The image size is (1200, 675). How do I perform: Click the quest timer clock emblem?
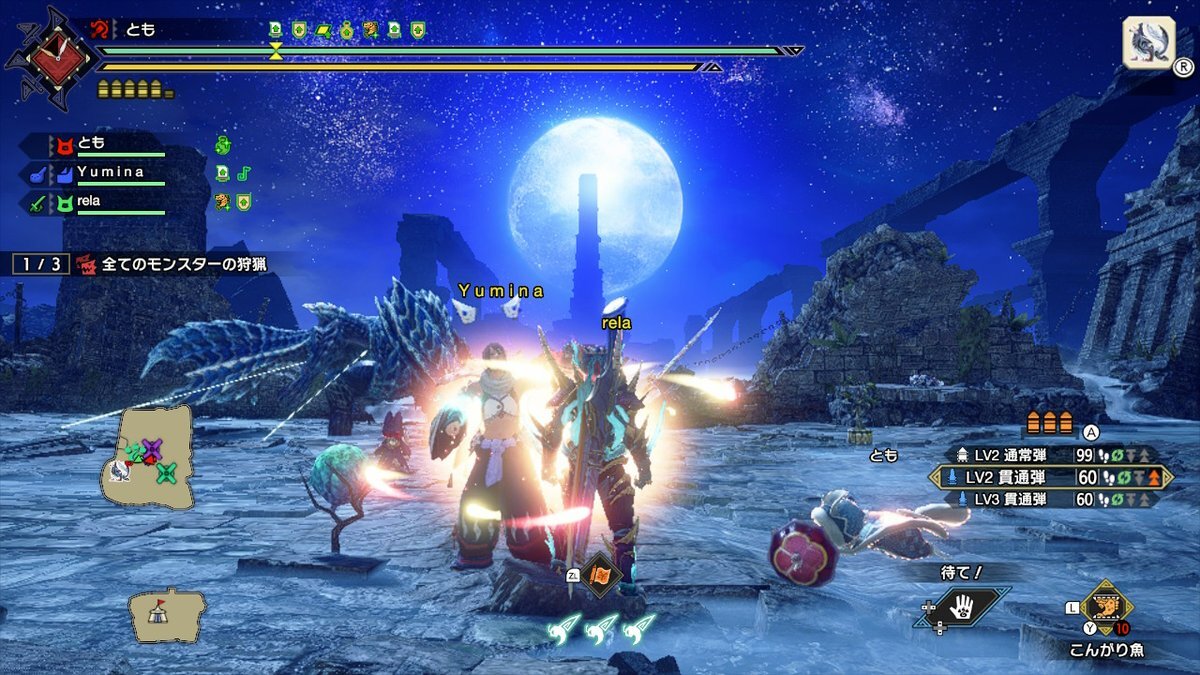[x=50, y=53]
